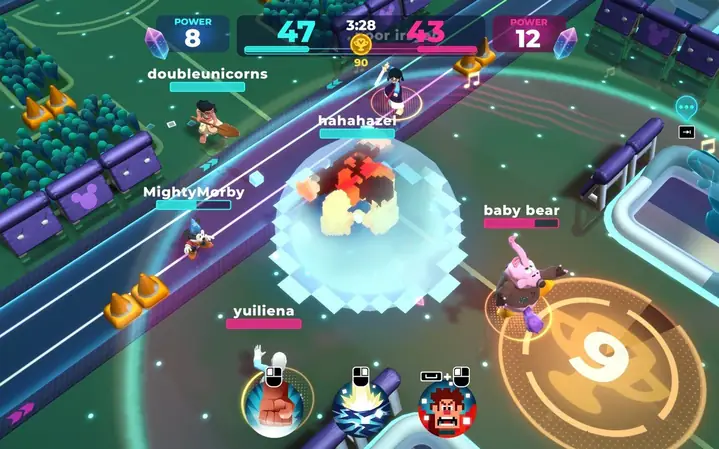The image size is (719, 449).
Task: Trigger the Wreck-It Ralph face ultimate ability
Action: (447, 411)
